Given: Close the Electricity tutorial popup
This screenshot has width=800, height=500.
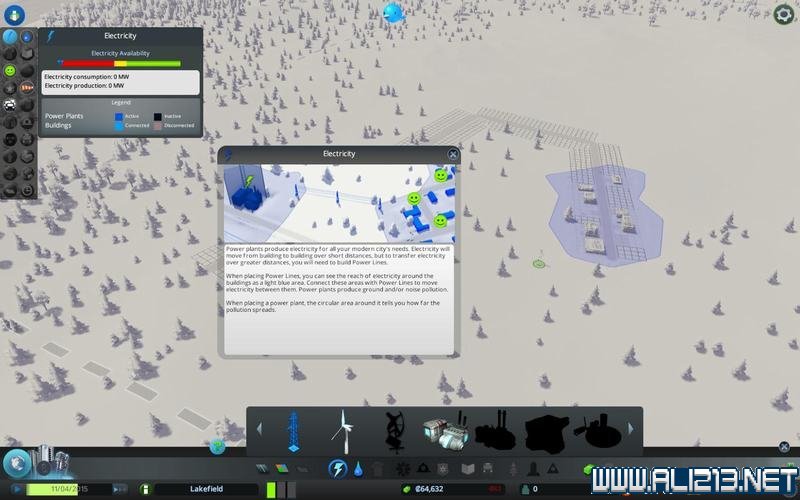Looking at the screenshot, I should point(453,155).
